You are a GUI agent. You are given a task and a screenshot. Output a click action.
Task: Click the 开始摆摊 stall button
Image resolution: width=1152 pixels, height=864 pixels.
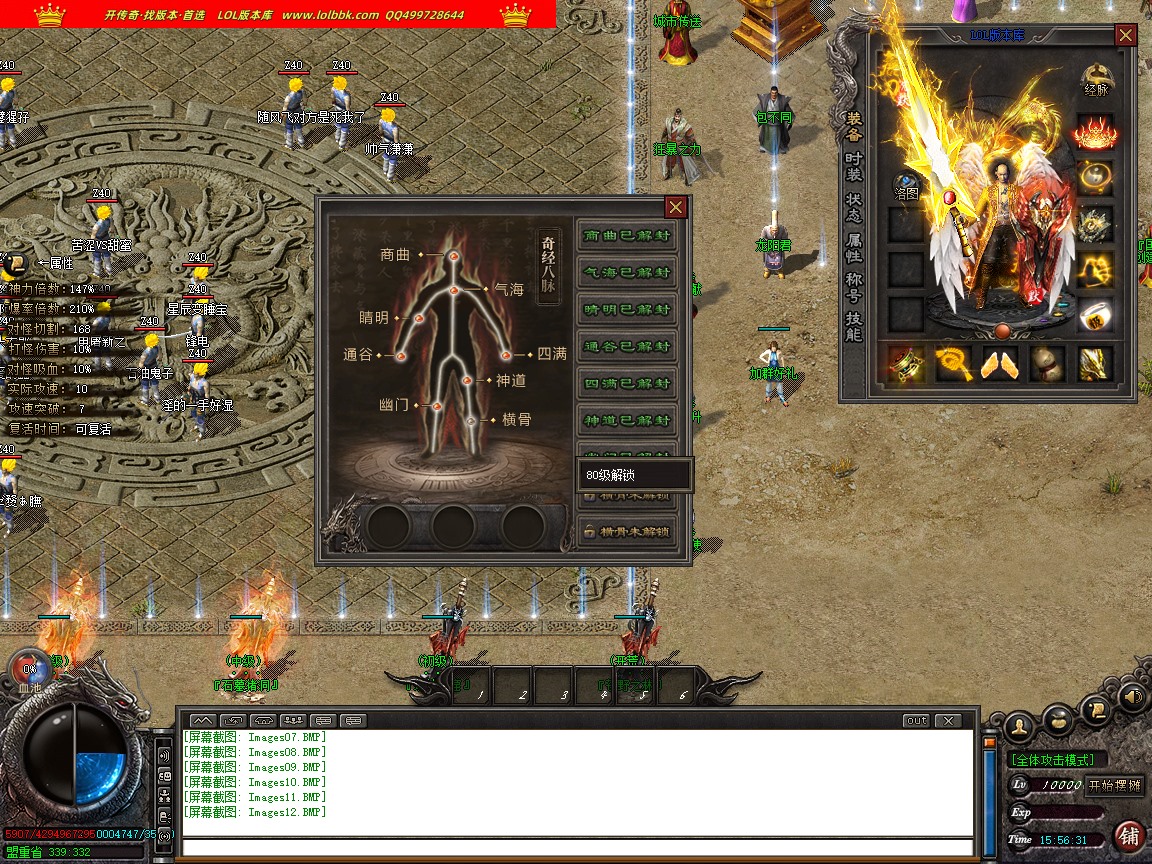pos(1114,785)
